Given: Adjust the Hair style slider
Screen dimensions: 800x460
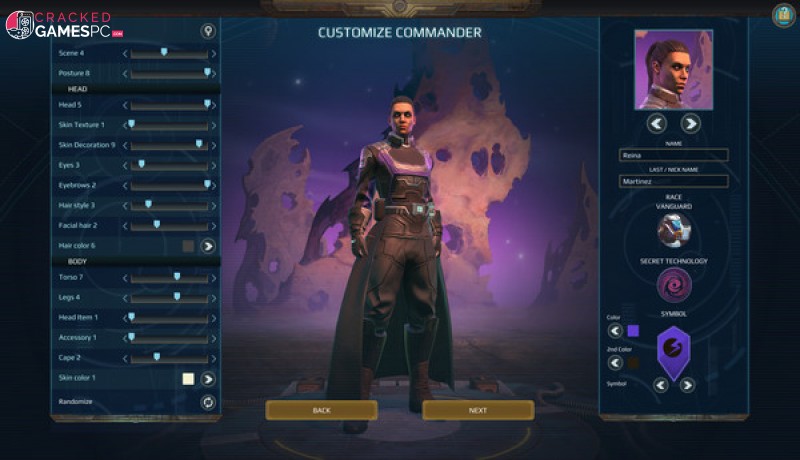Looking at the screenshot, I should (x=149, y=205).
